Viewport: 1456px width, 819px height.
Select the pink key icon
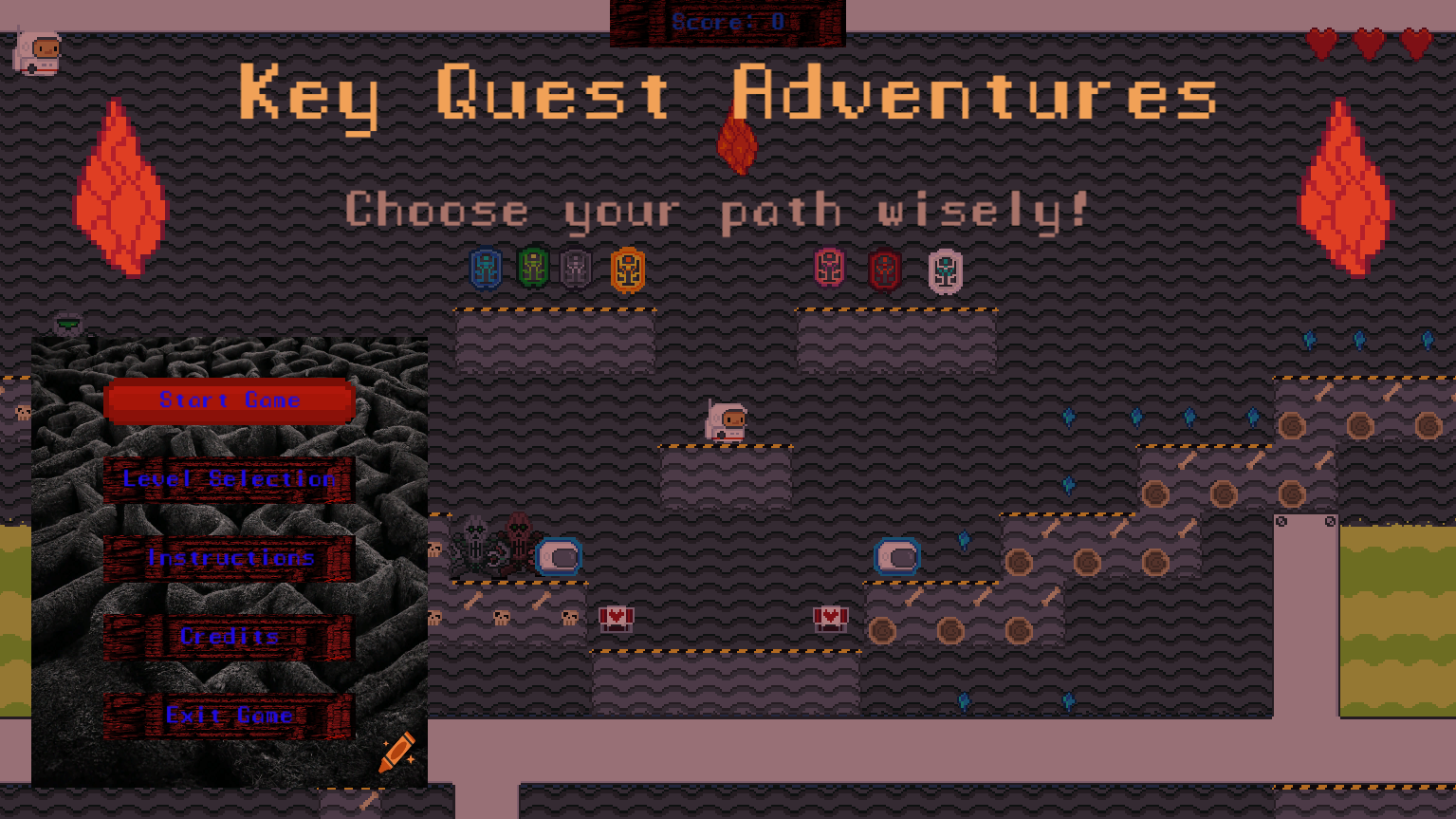point(828,269)
